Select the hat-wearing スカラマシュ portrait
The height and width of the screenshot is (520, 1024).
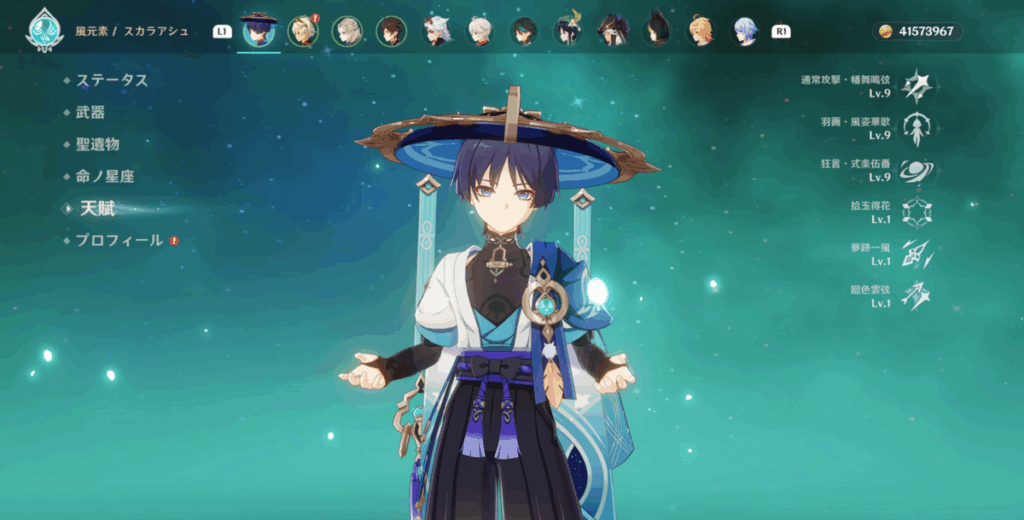(259, 31)
